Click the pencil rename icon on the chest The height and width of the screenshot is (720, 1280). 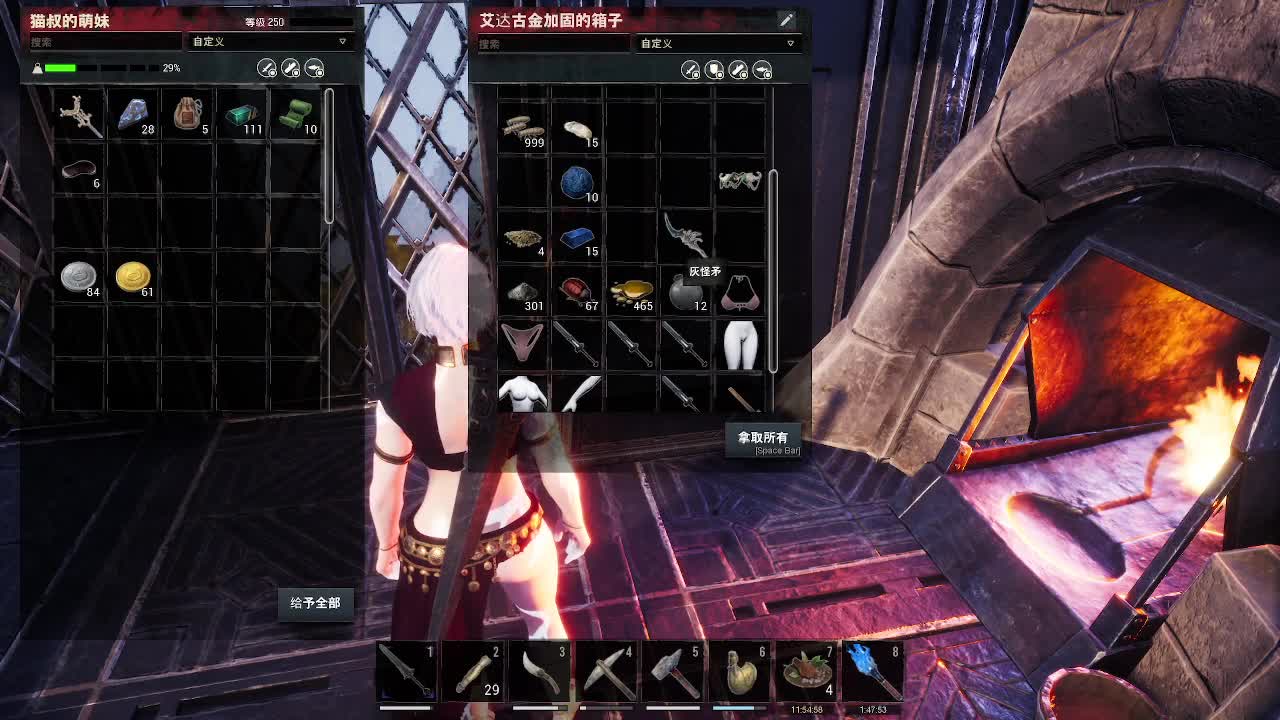click(x=787, y=20)
